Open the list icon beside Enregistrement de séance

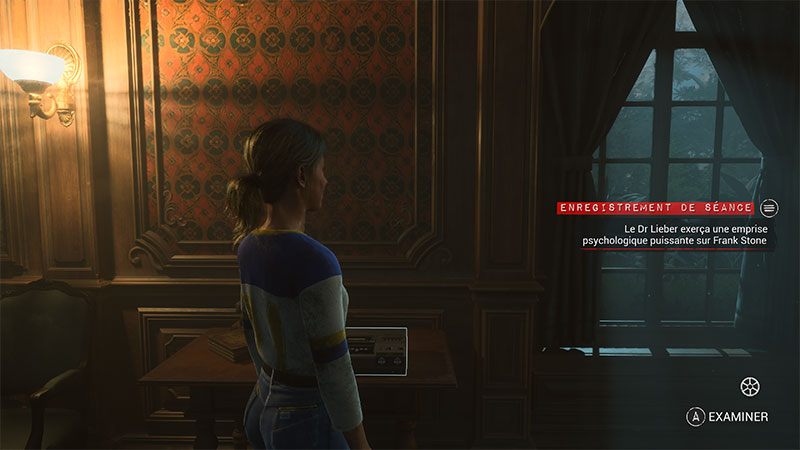coord(769,208)
